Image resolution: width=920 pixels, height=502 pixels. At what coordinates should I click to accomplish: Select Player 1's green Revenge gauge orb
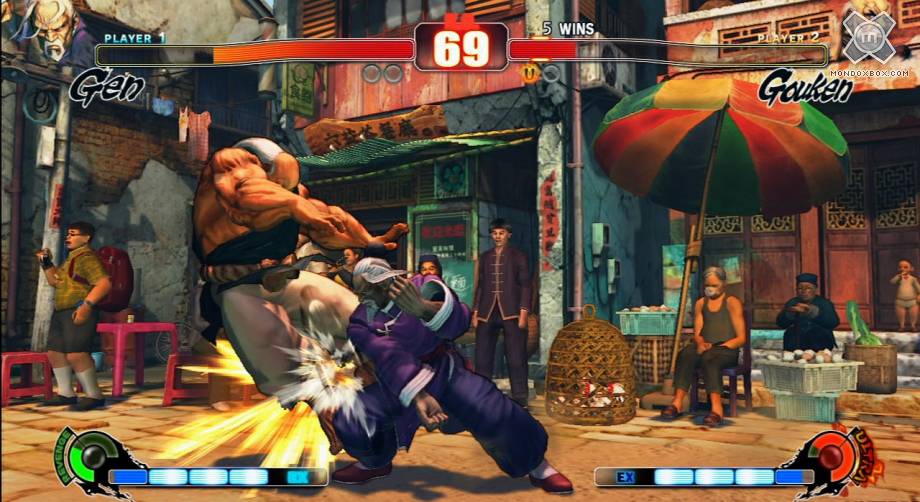click(x=93, y=457)
